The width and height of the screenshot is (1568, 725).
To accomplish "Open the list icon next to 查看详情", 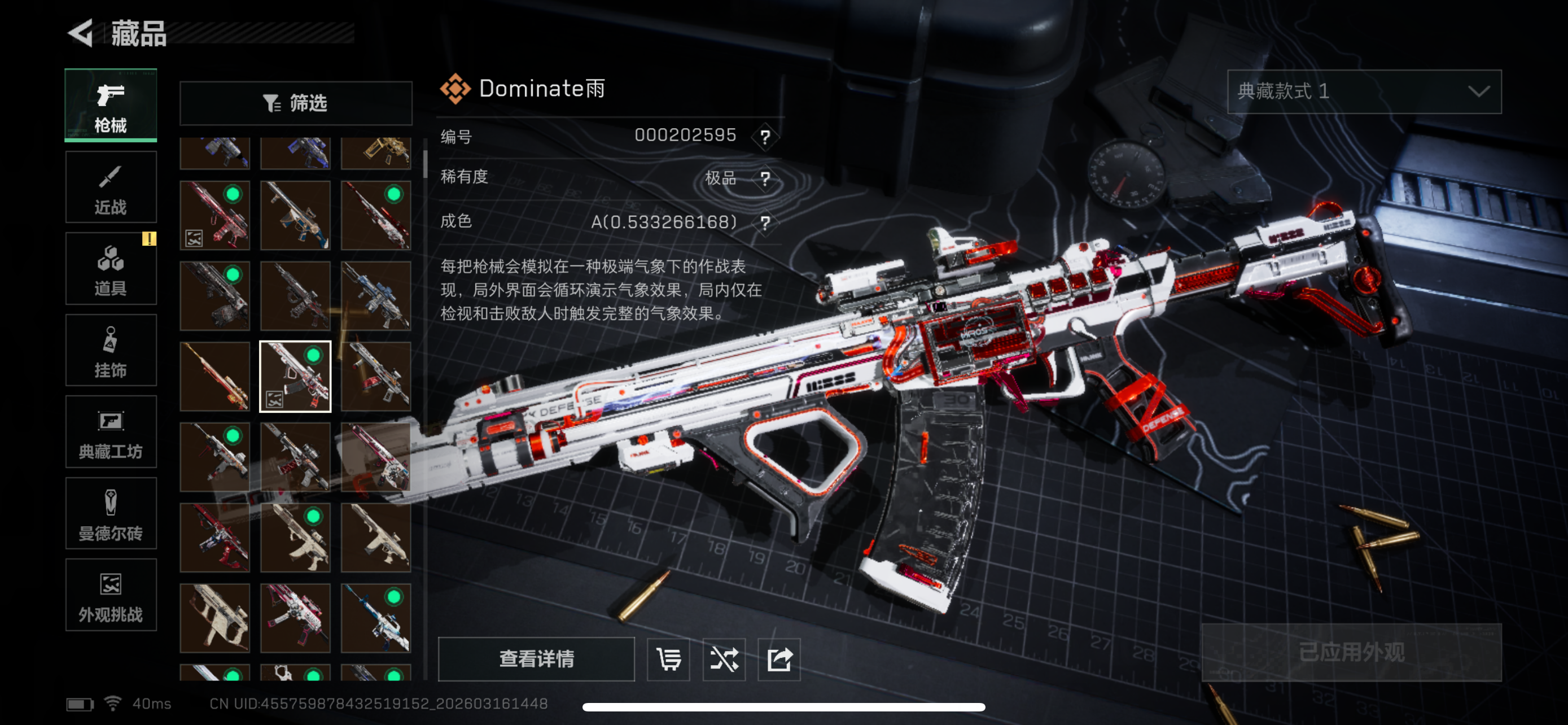I will [668, 660].
